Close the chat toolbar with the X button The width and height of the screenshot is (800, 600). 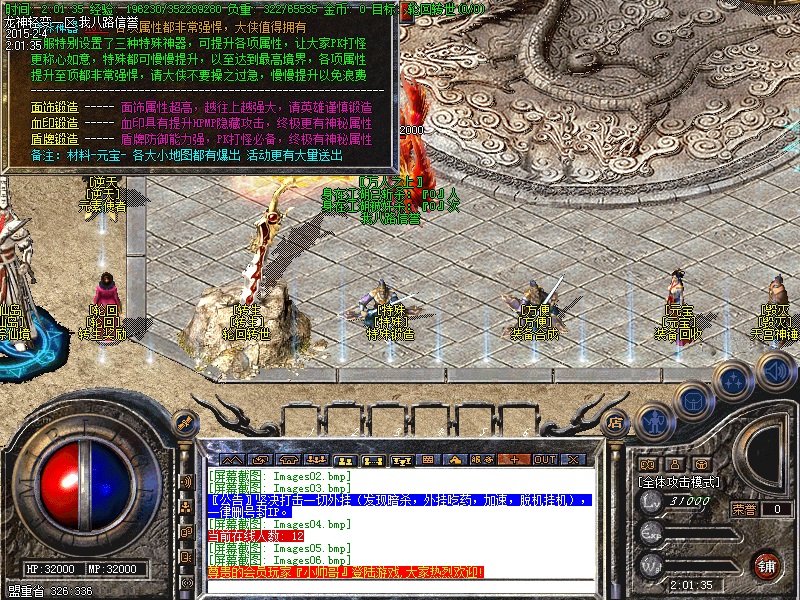click(x=572, y=459)
